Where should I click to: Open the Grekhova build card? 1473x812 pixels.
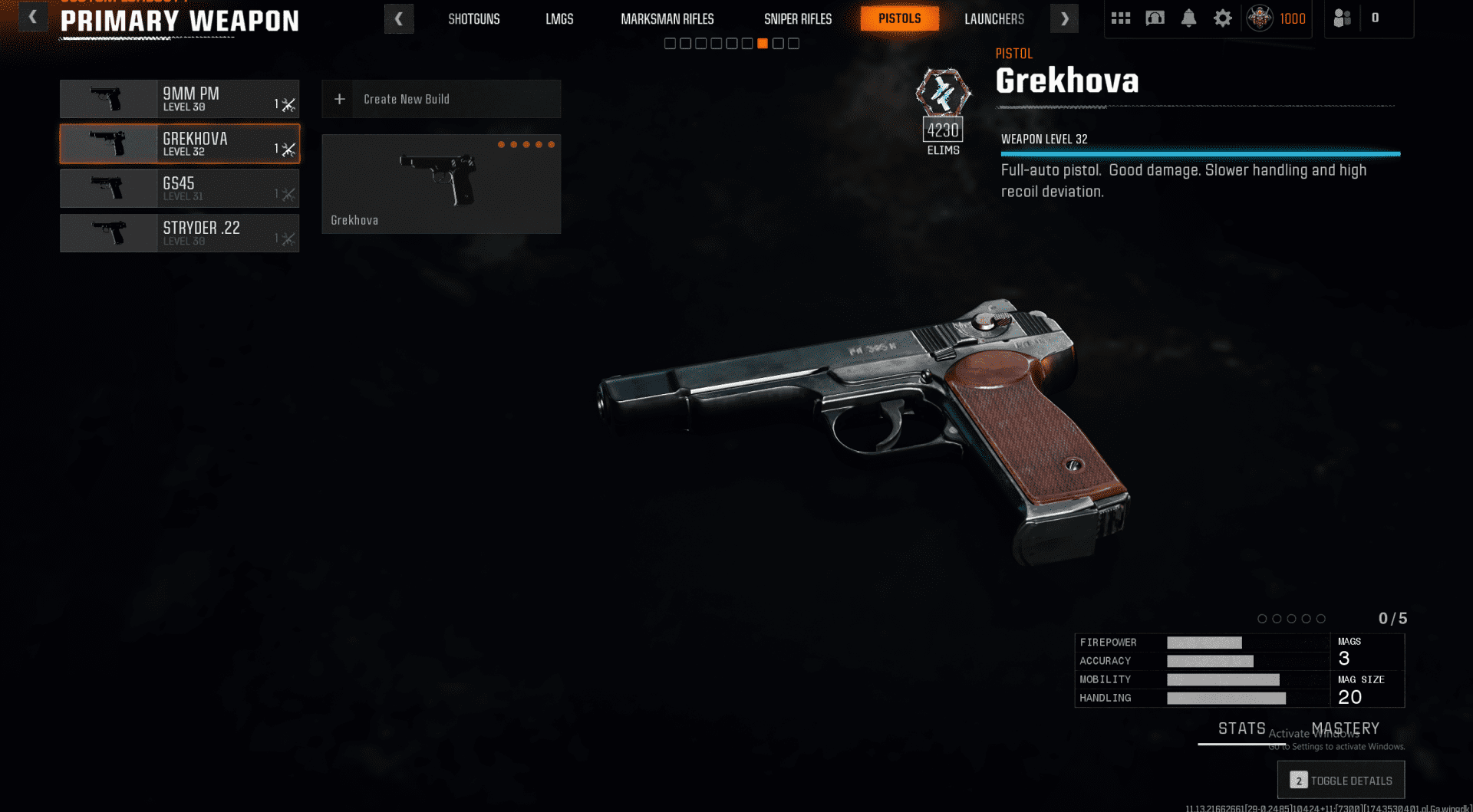coord(441,184)
